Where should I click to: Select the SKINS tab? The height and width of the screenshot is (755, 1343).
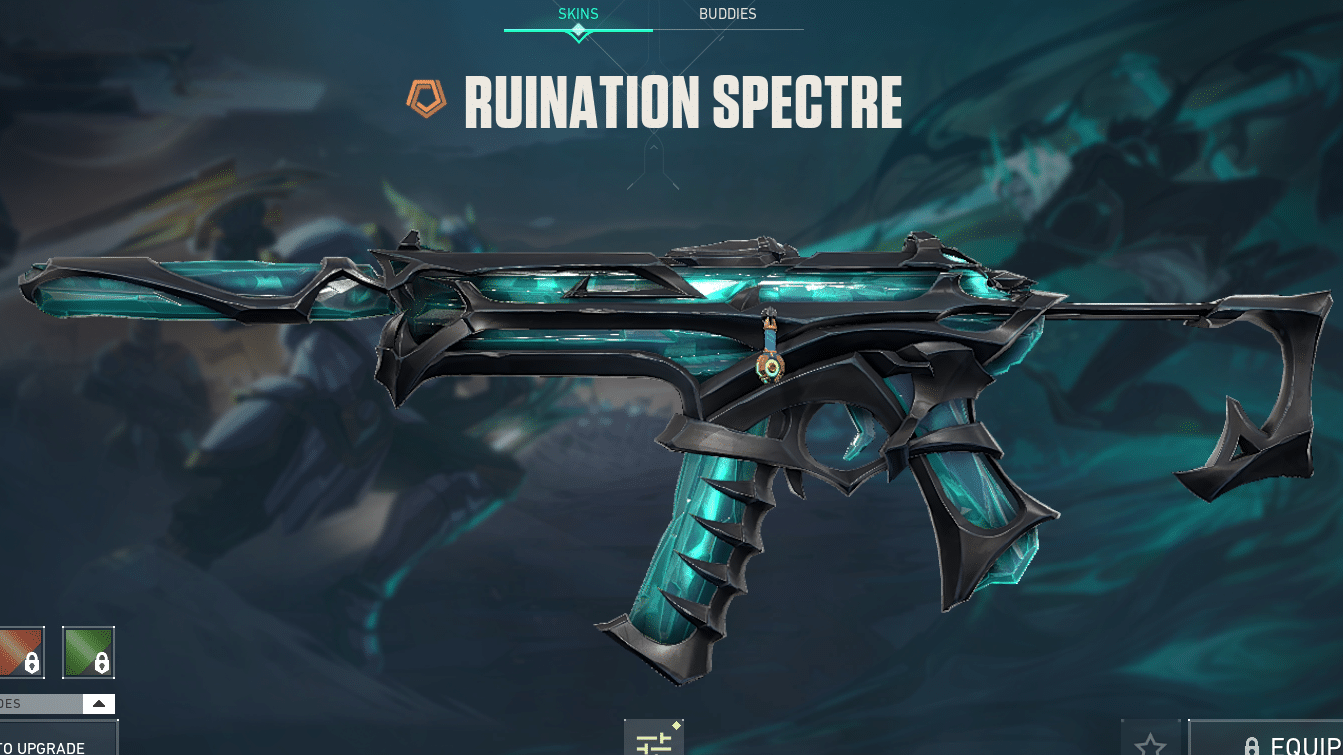(x=578, y=14)
